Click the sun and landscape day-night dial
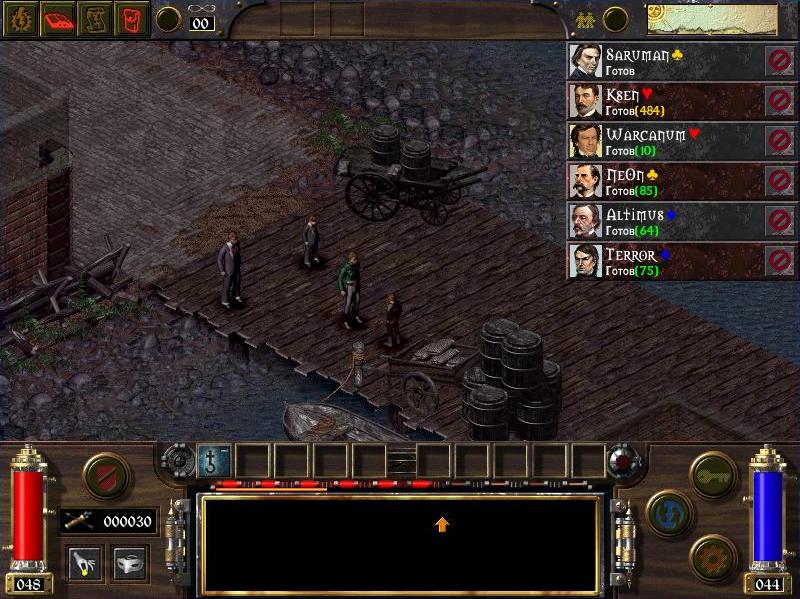 pos(711,19)
